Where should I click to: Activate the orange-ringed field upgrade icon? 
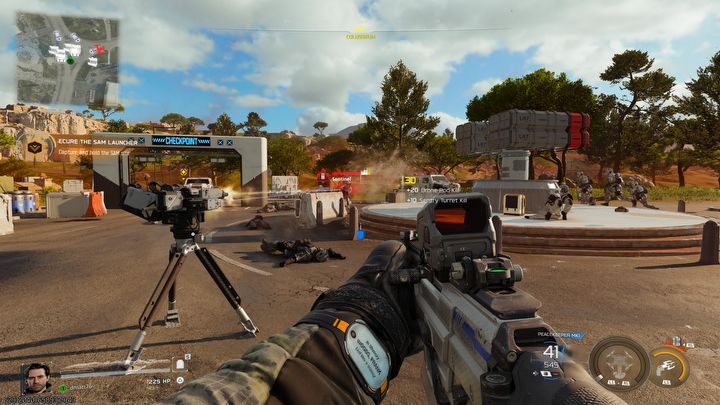(x=669, y=365)
